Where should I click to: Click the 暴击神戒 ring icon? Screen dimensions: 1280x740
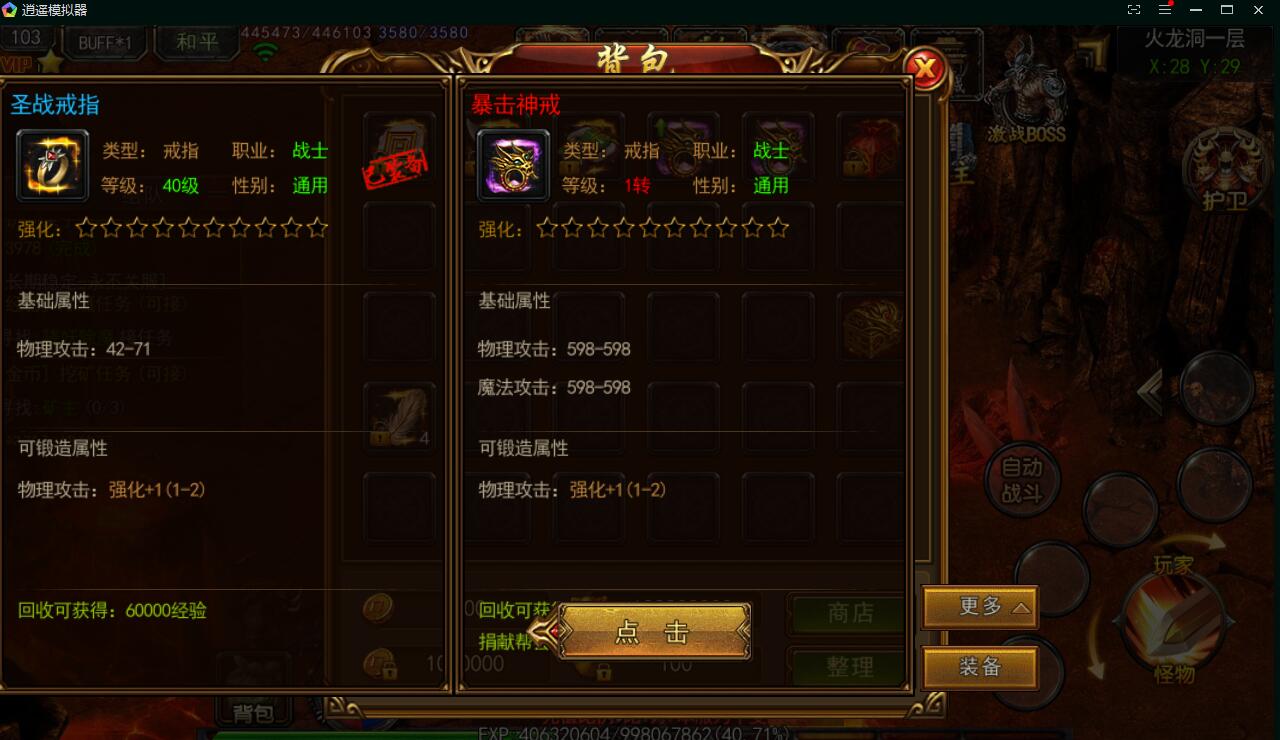[513, 165]
